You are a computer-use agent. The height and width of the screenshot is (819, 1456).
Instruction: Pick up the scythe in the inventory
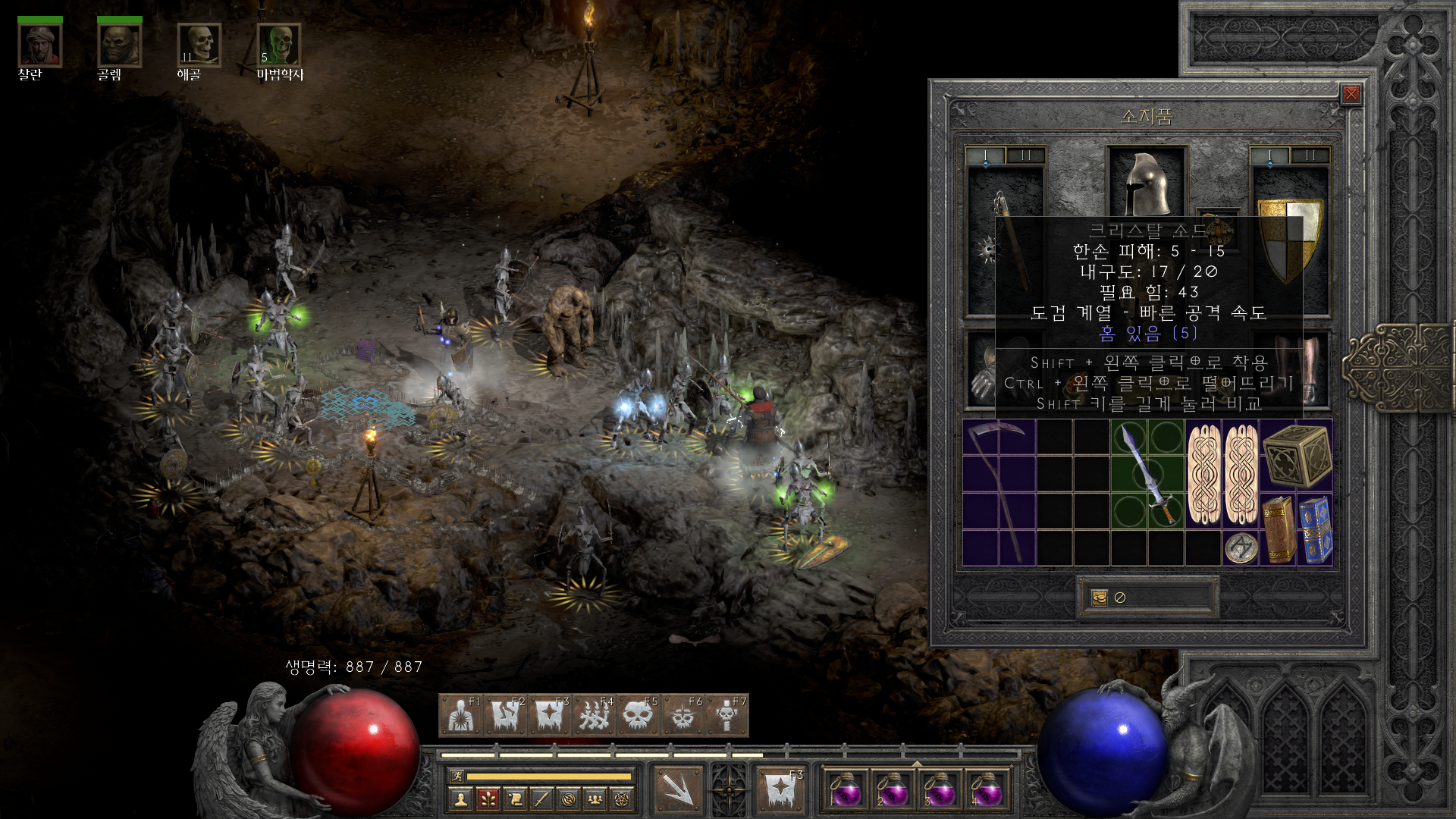(999, 493)
